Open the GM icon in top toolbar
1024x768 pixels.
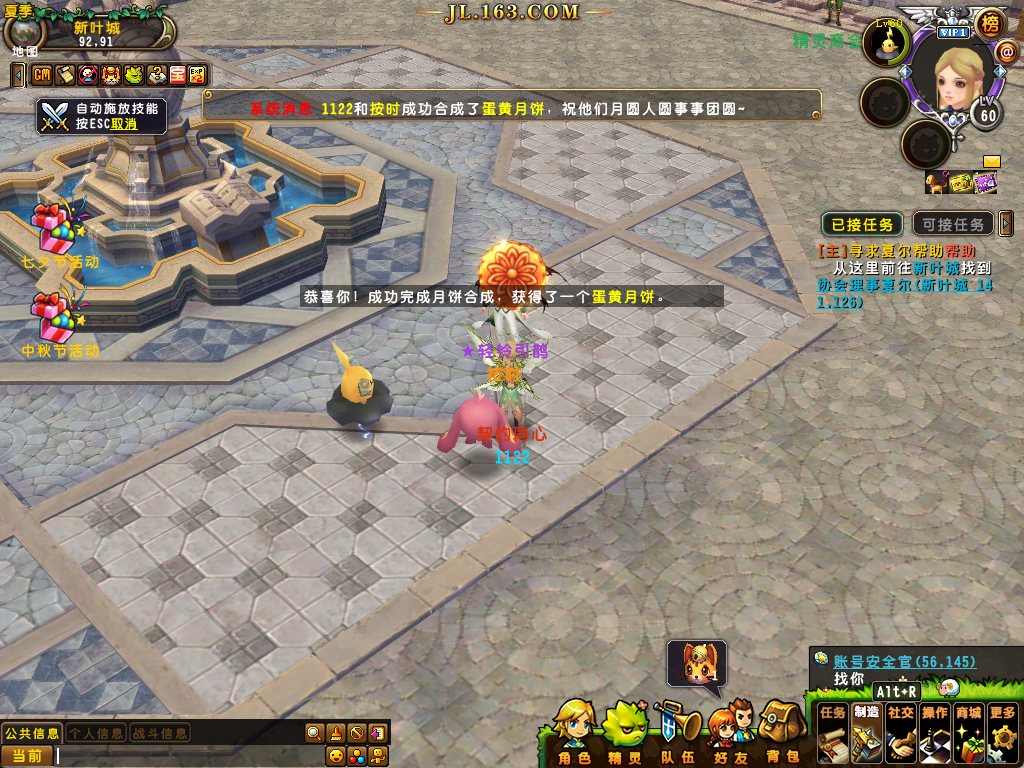click(42, 75)
